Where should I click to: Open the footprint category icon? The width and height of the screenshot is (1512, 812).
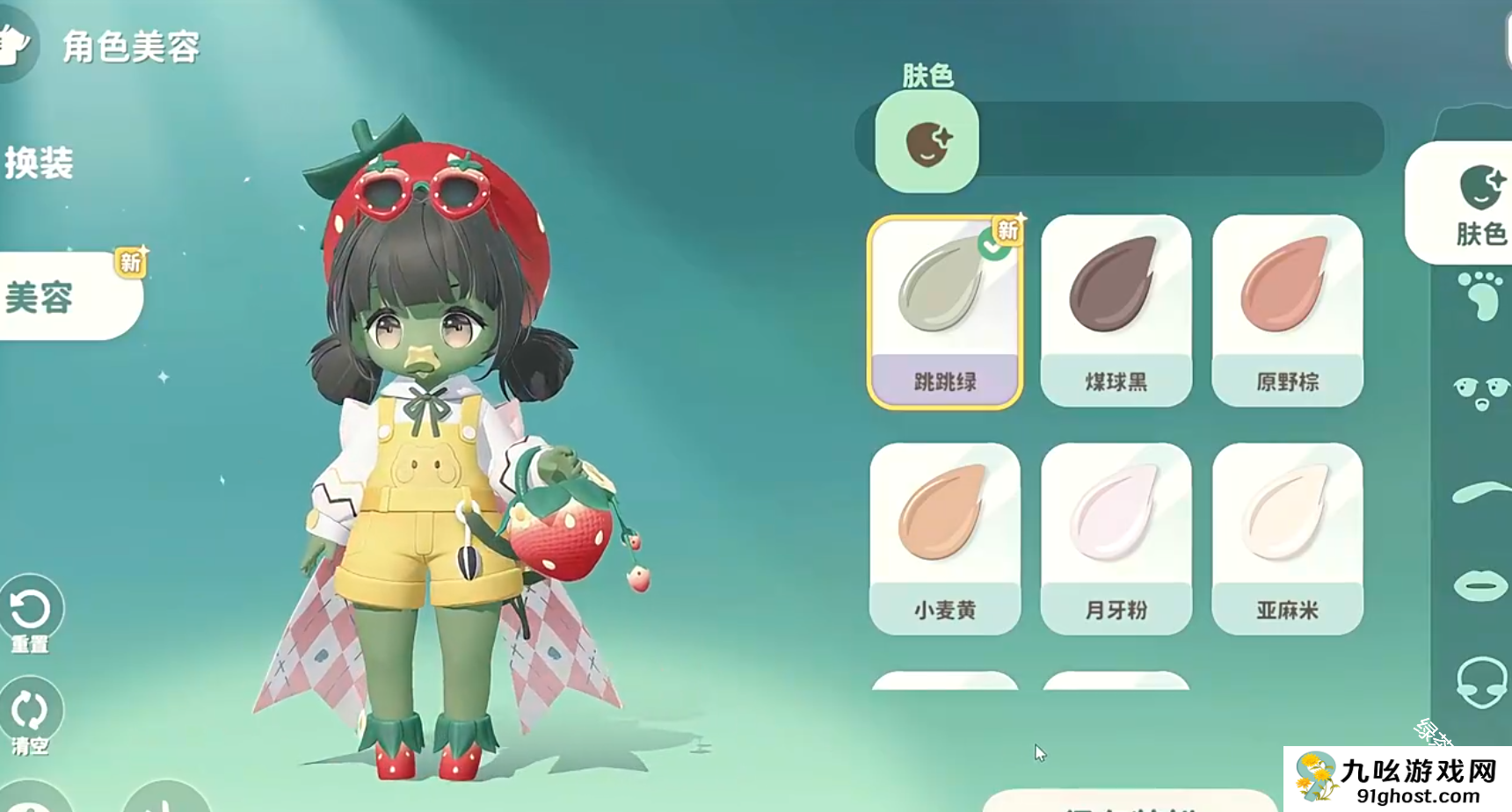point(1480,297)
